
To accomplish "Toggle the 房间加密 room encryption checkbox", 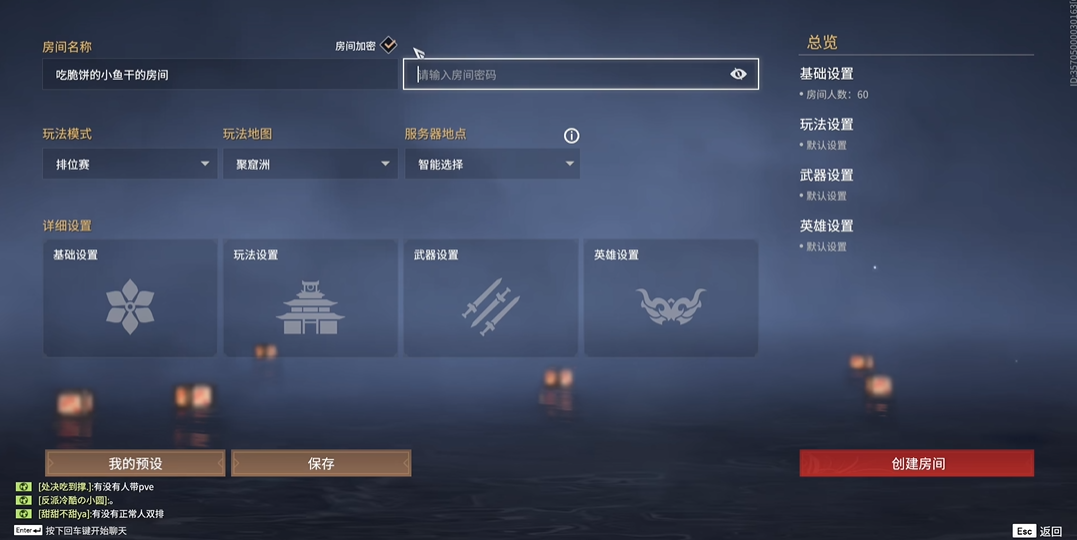I will point(389,45).
